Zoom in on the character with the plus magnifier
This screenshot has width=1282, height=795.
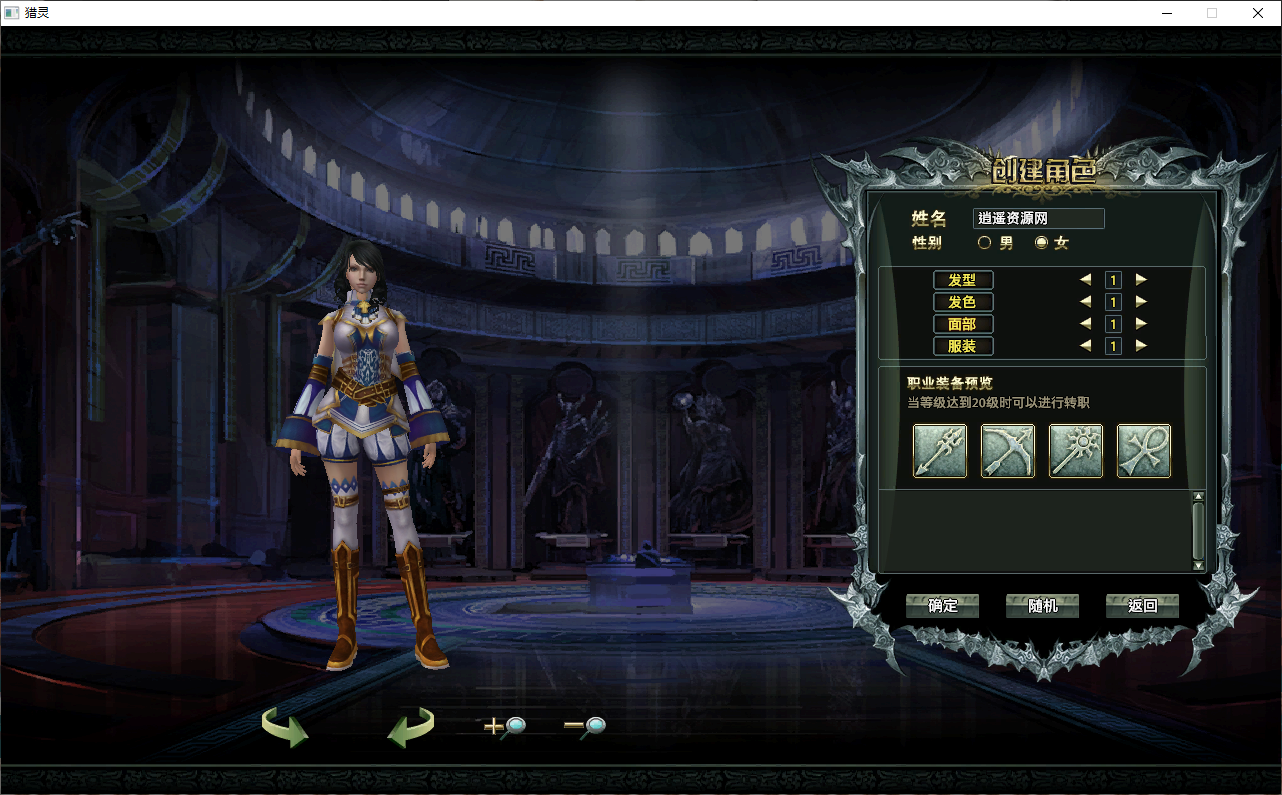pyautogui.click(x=505, y=725)
